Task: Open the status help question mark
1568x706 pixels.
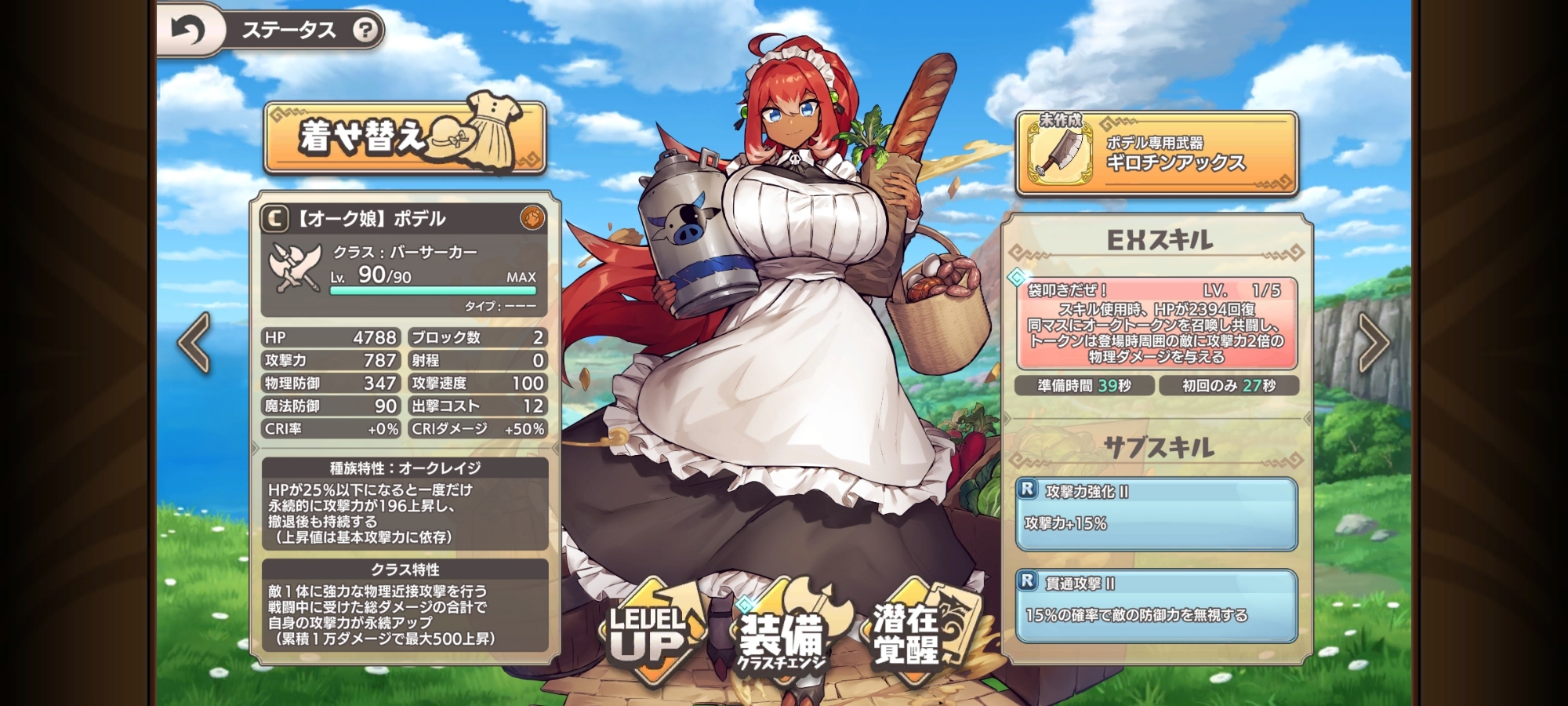Action: coord(365,31)
